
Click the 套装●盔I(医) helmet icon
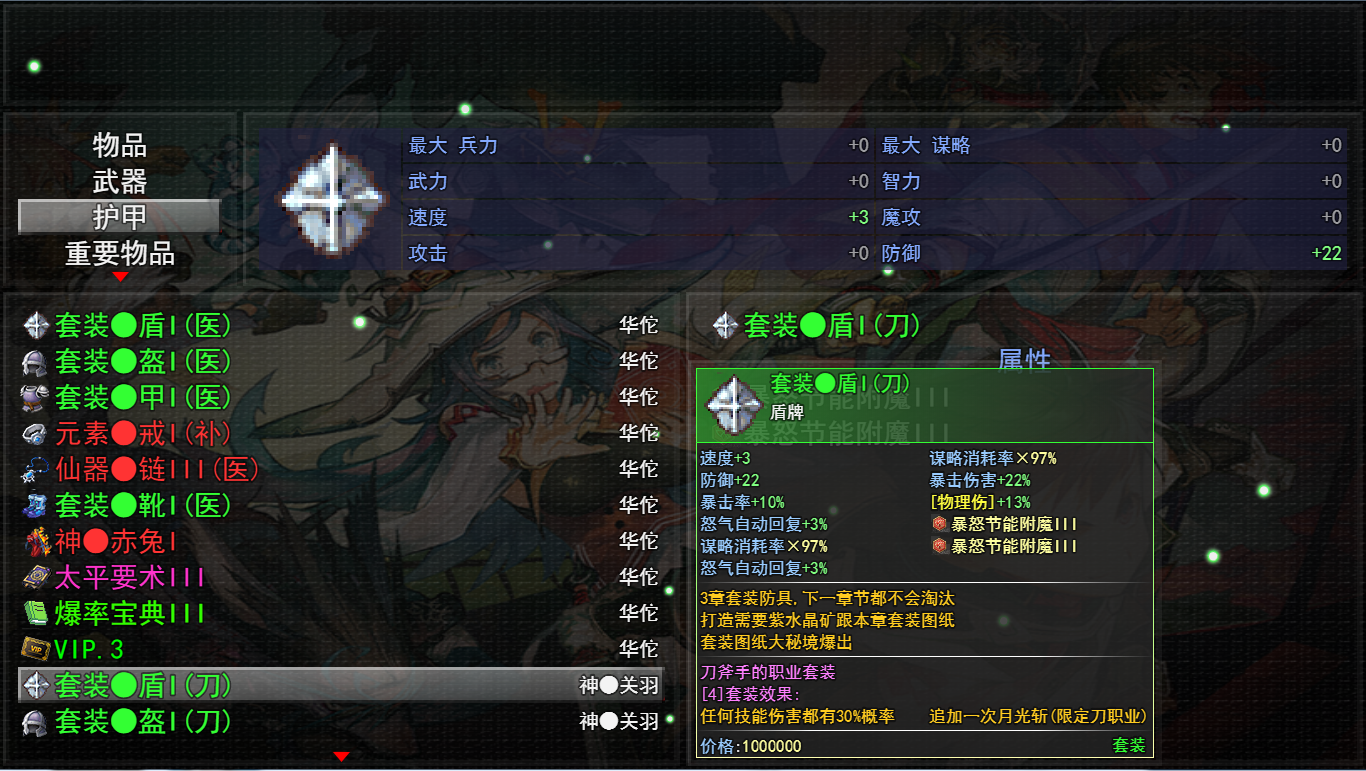(x=35, y=362)
